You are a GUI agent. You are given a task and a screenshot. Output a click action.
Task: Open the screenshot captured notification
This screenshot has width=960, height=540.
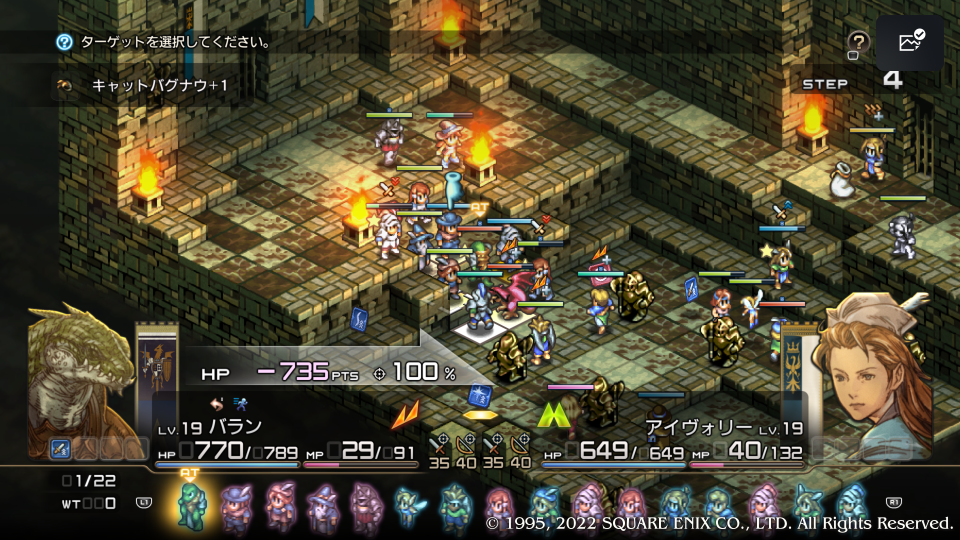[910, 43]
